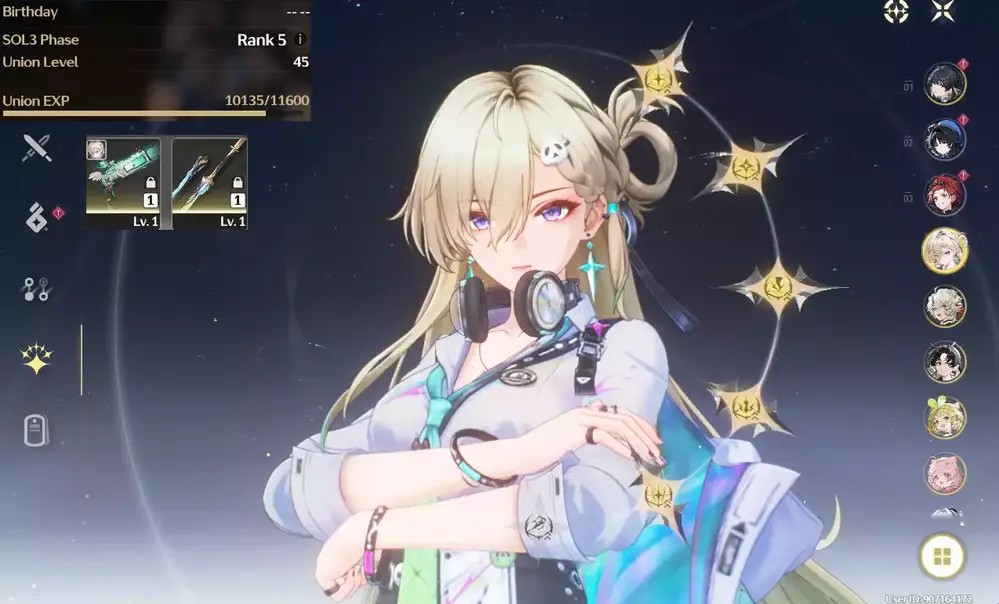The image size is (999, 604).
Task: Select the white-haired character portrait
Action: pyautogui.click(x=945, y=307)
